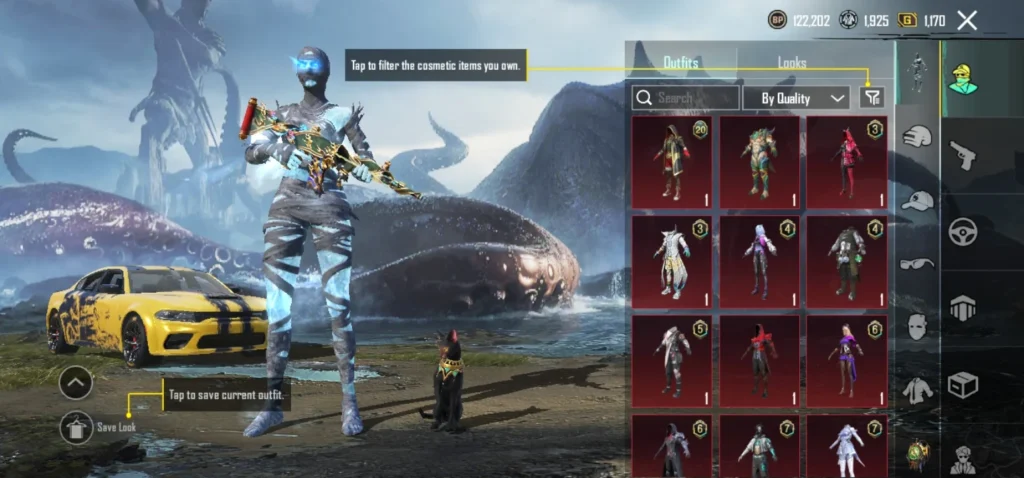Select the outfit with the 20 badge
The height and width of the screenshot is (478, 1024).
[672, 162]
